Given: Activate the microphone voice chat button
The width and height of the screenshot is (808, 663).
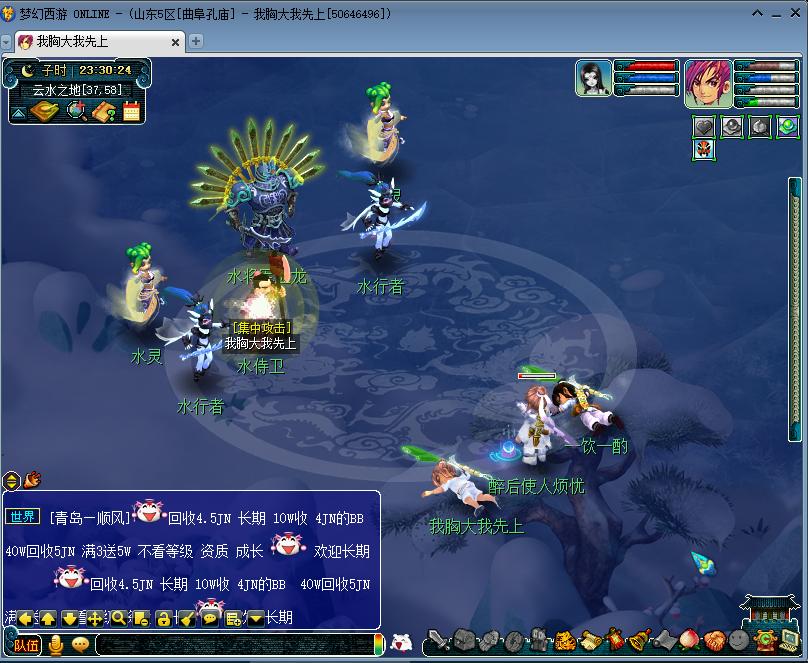Looking at the screenshot, I should click(56, 645).
